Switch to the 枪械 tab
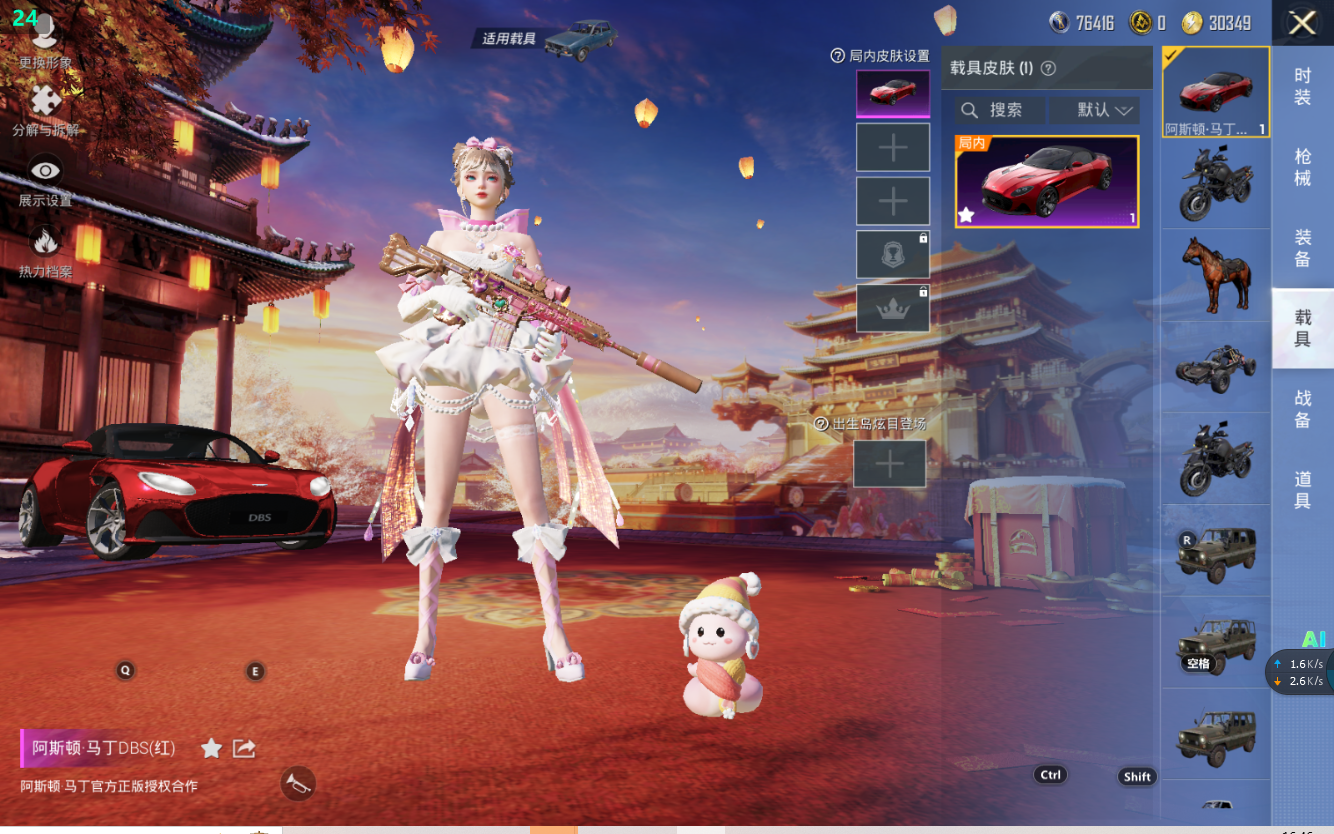 1302,167
